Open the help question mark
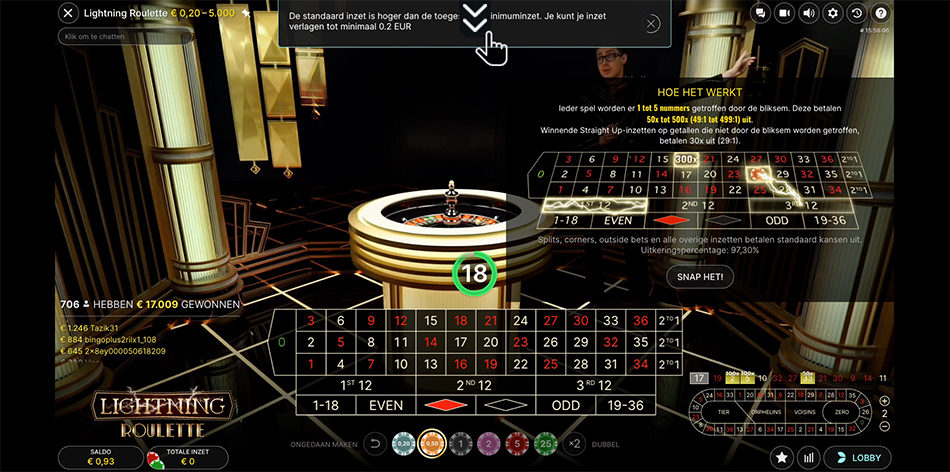Viewport: 950px width, 472px height. pos(880,13)
